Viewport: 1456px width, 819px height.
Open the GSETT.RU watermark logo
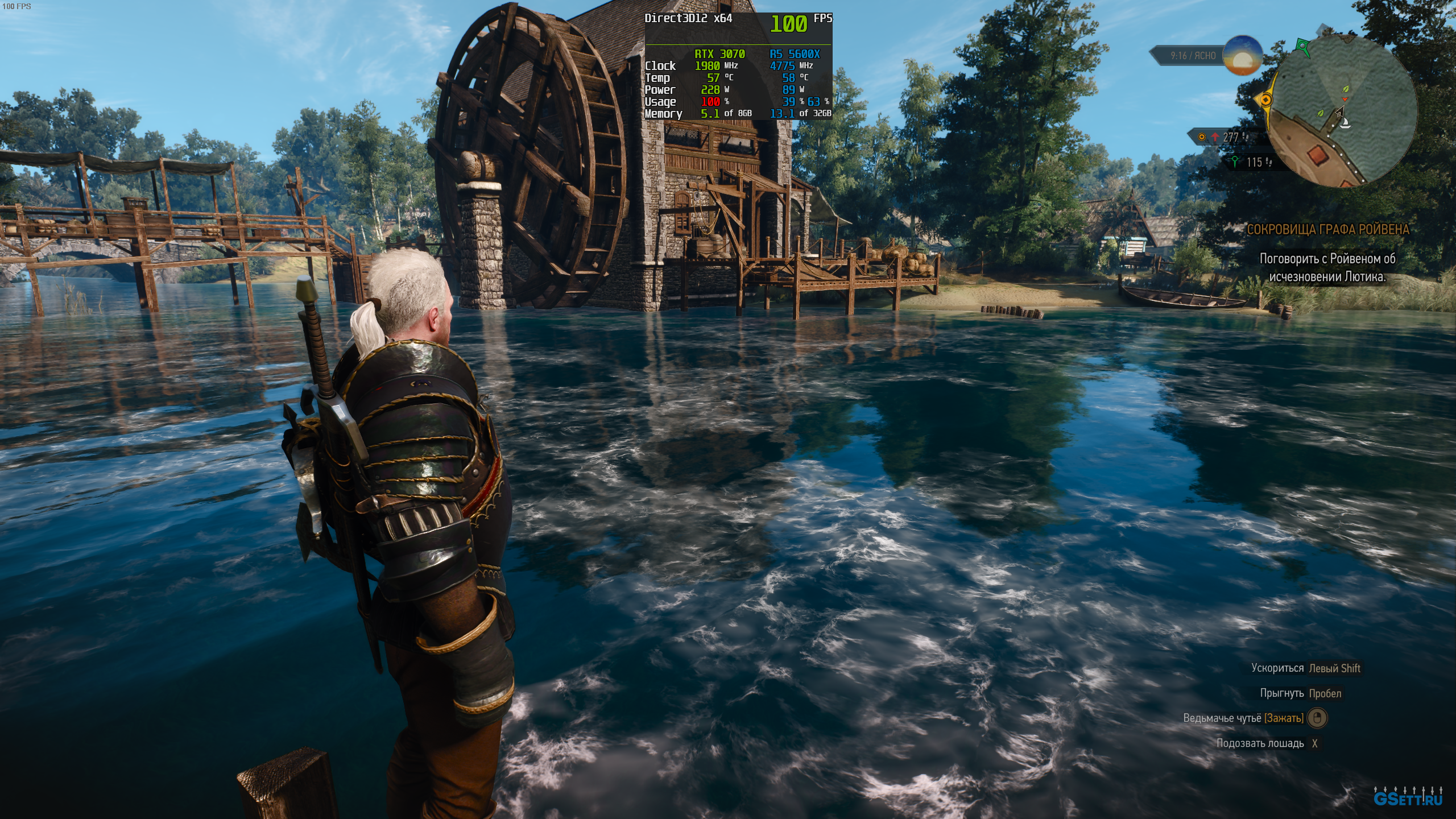click(x=1408, y=797)
